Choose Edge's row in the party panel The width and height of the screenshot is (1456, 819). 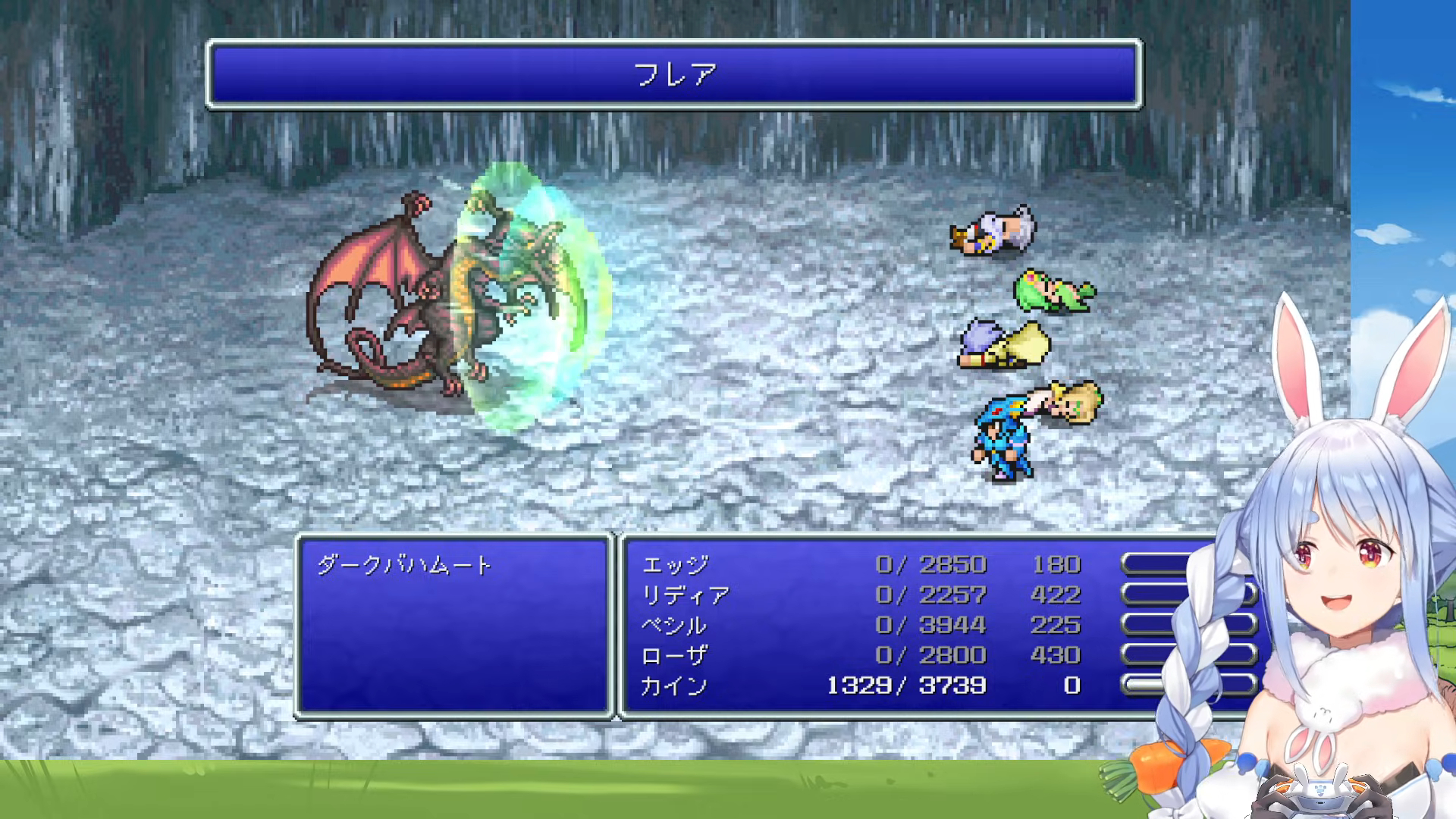coord(861,565)
